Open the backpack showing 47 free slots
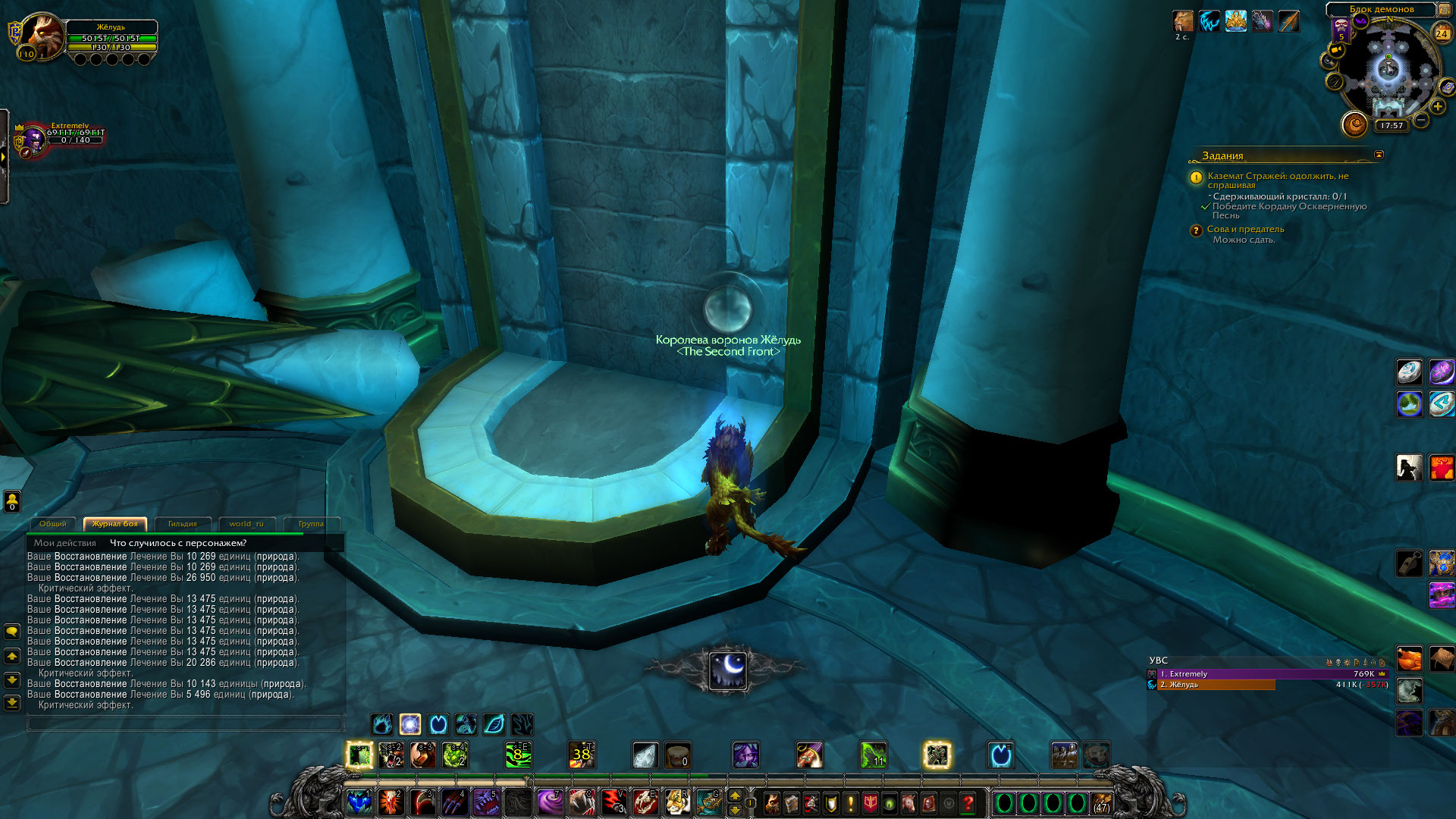The width and height of the screenshot is (1456, 819). pos(1101,803)
